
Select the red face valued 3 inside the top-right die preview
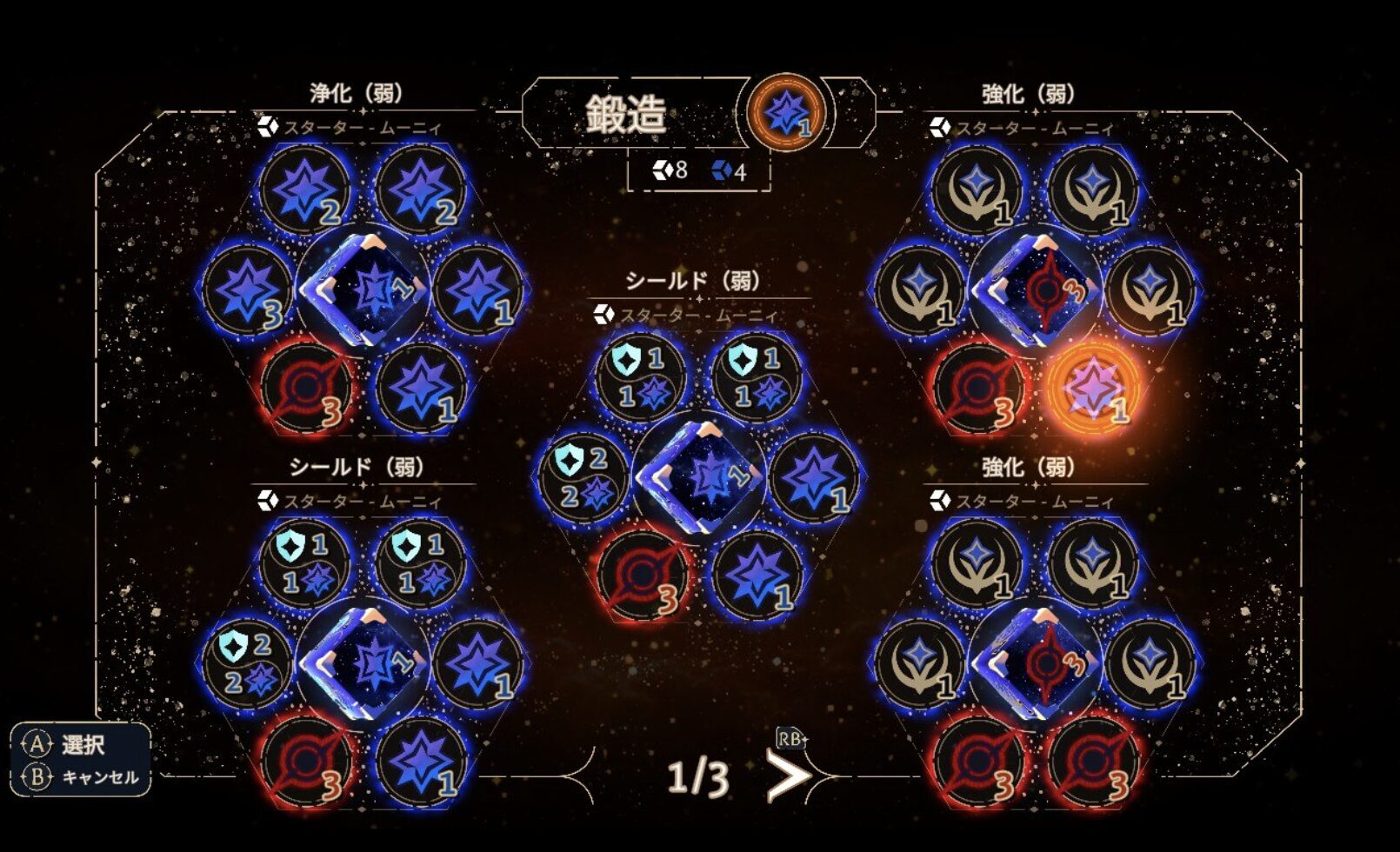(x=1043, y=291)
